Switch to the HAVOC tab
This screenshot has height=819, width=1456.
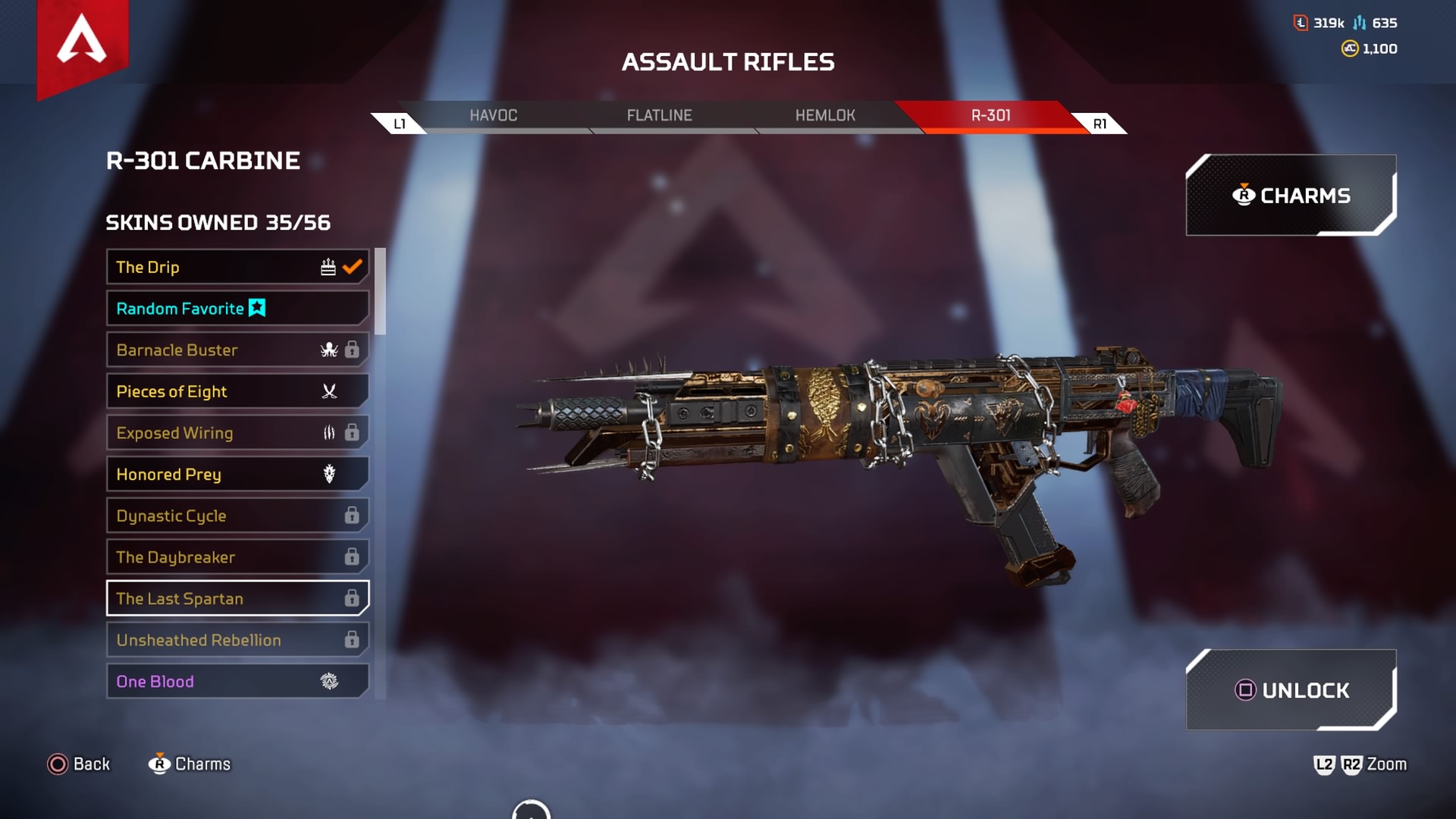pyautogui.click(x=494, y=115)
